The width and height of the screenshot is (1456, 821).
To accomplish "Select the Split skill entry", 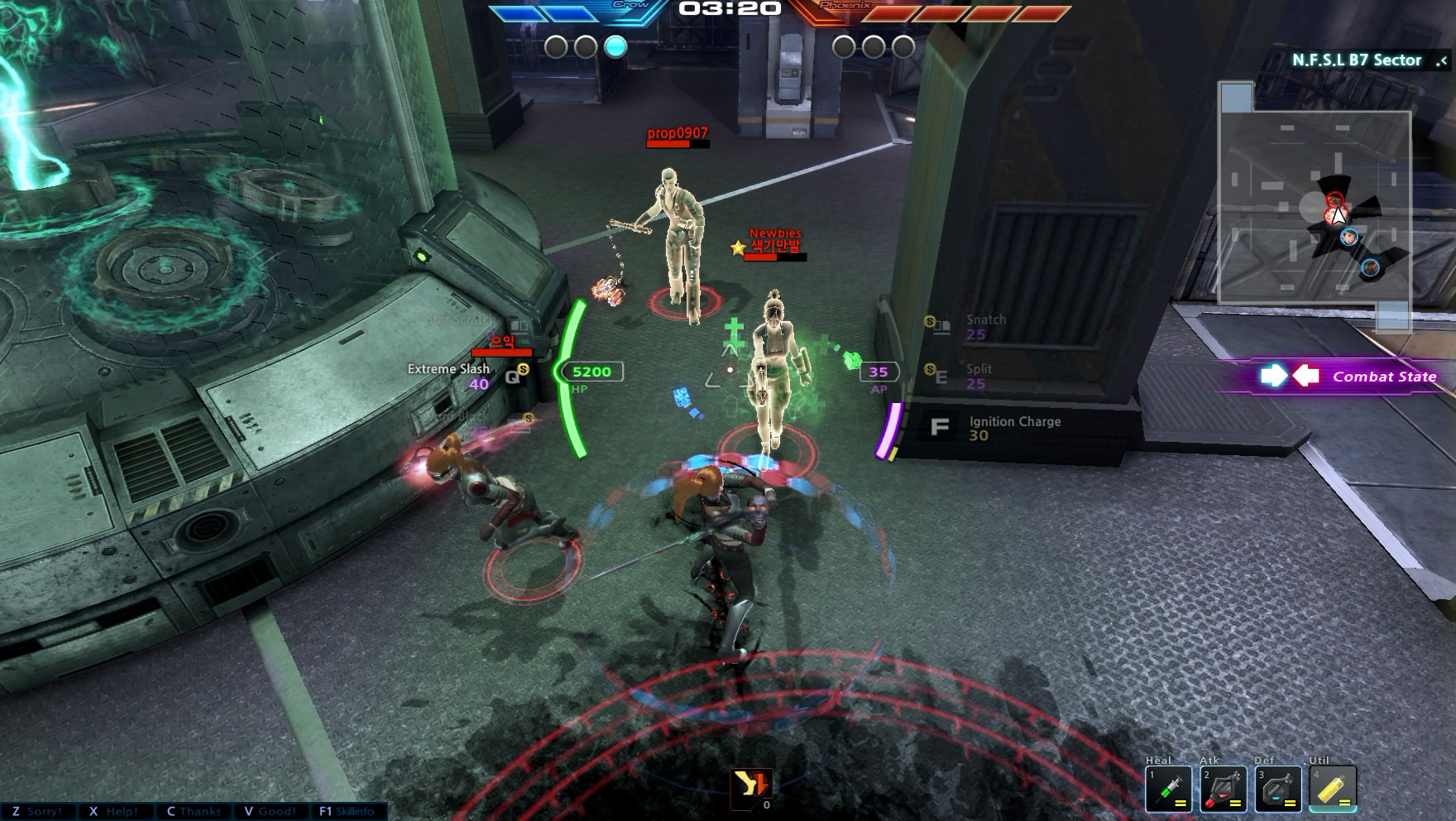I will [x=978, y=376].
